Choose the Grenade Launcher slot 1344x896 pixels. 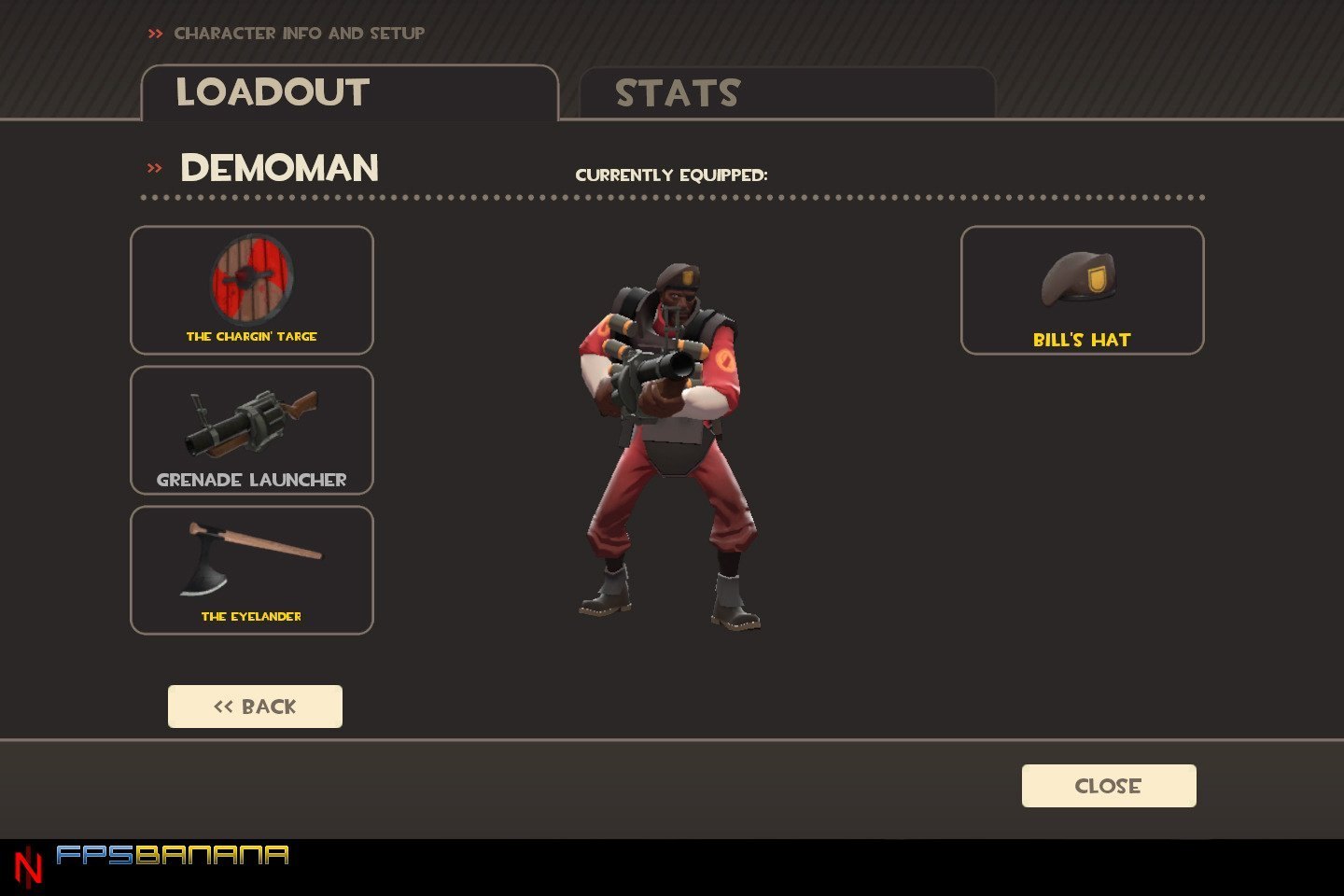tap(252, 430)
